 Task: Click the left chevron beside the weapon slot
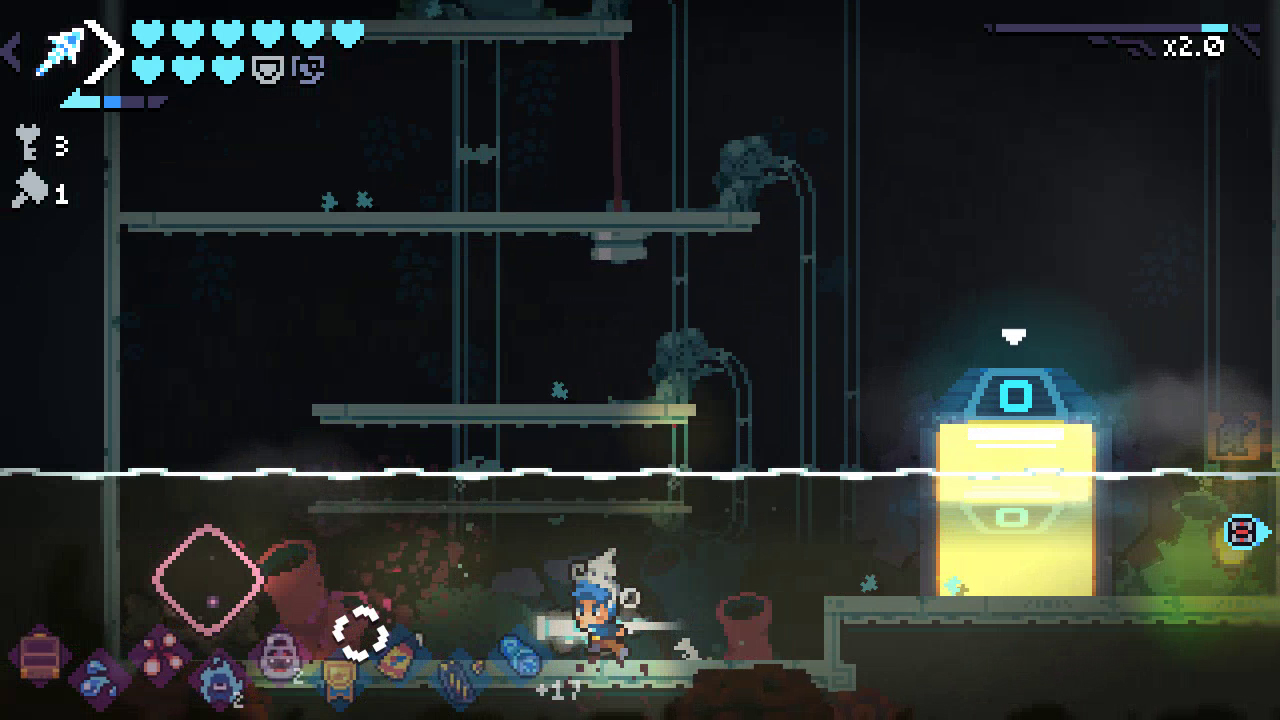tap(10, 48)
